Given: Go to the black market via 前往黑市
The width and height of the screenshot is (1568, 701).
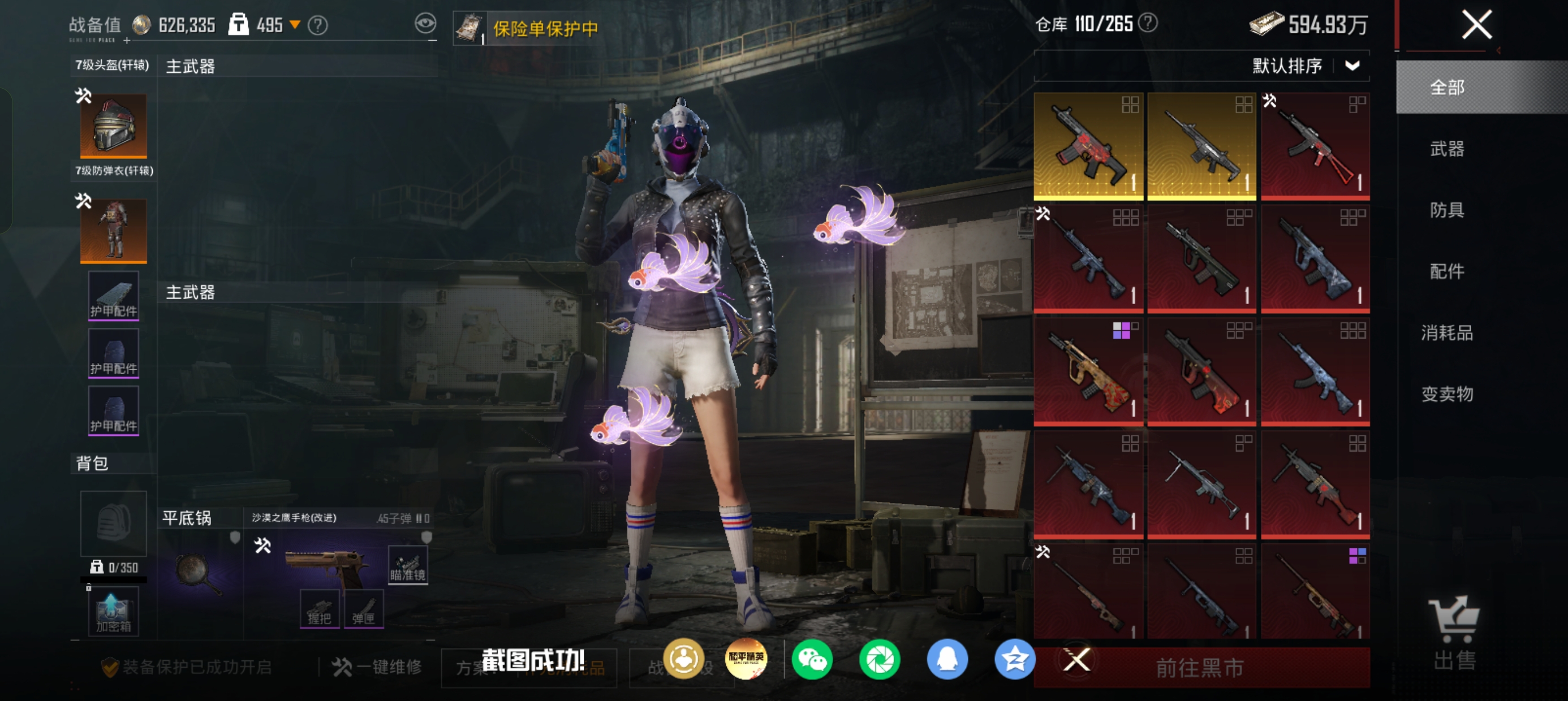Looking at the screenshot, I should point(1200,668).
